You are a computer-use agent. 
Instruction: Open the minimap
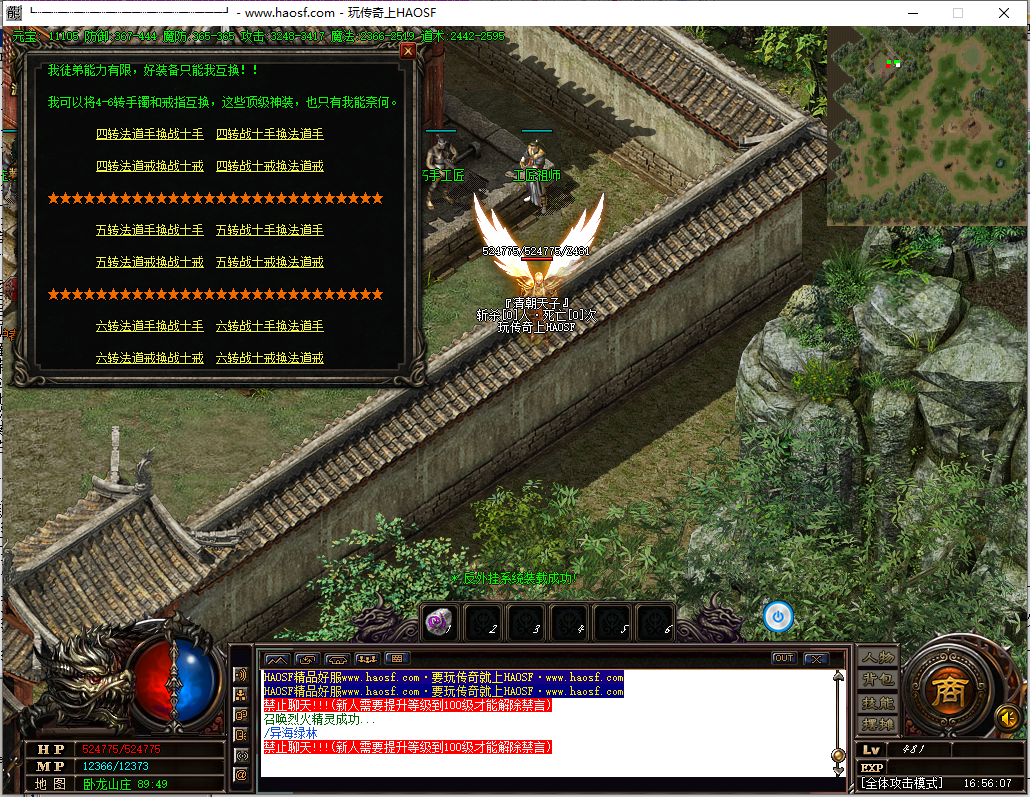pos(925,125)
